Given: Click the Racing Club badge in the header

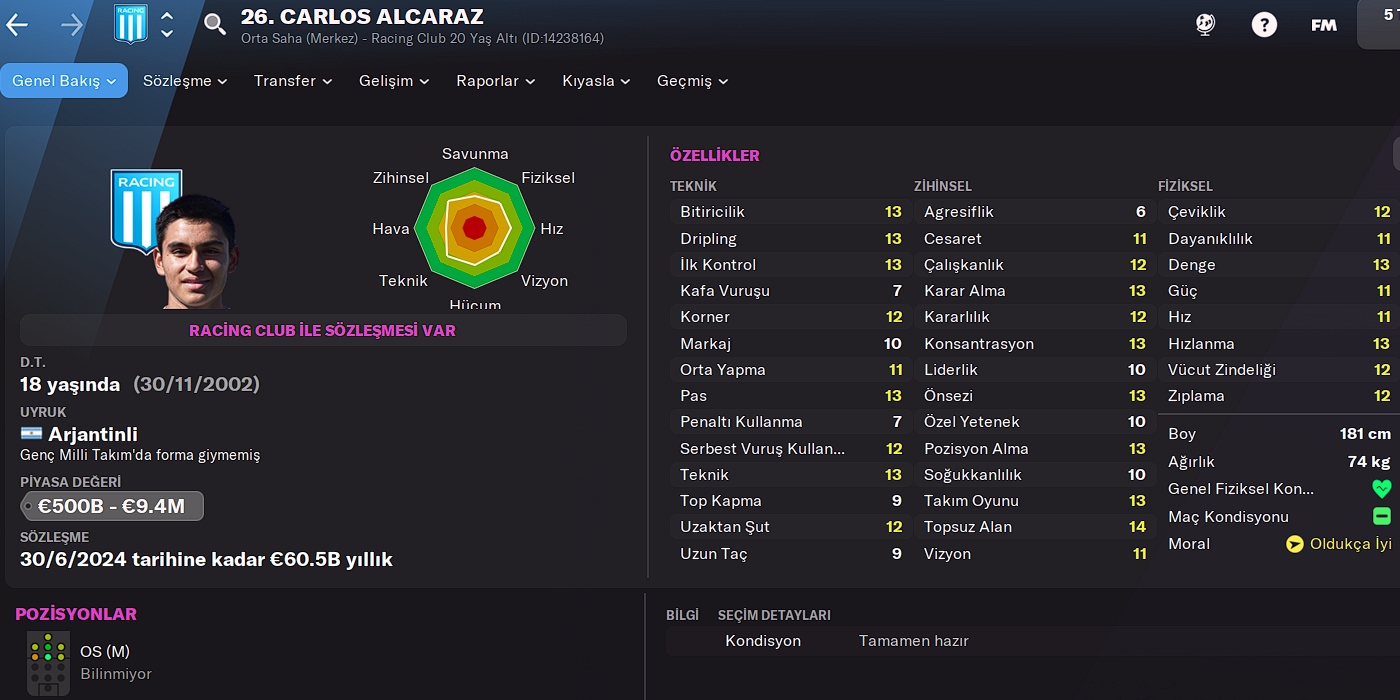Looking at the screenshot, I should [131, 25].
